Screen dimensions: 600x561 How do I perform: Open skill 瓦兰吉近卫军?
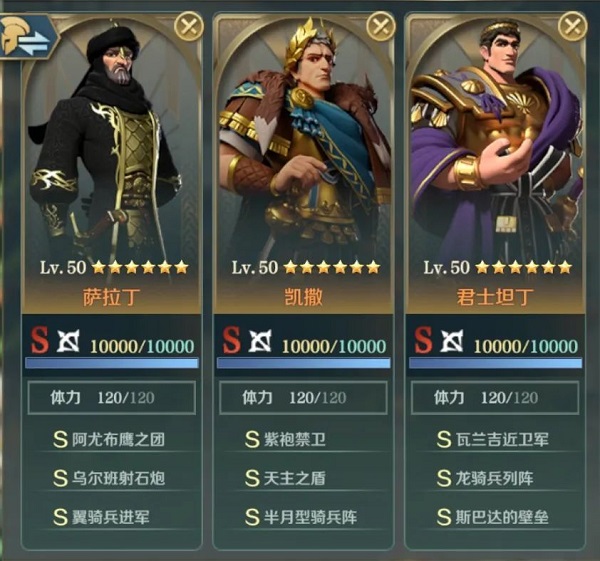495,438
